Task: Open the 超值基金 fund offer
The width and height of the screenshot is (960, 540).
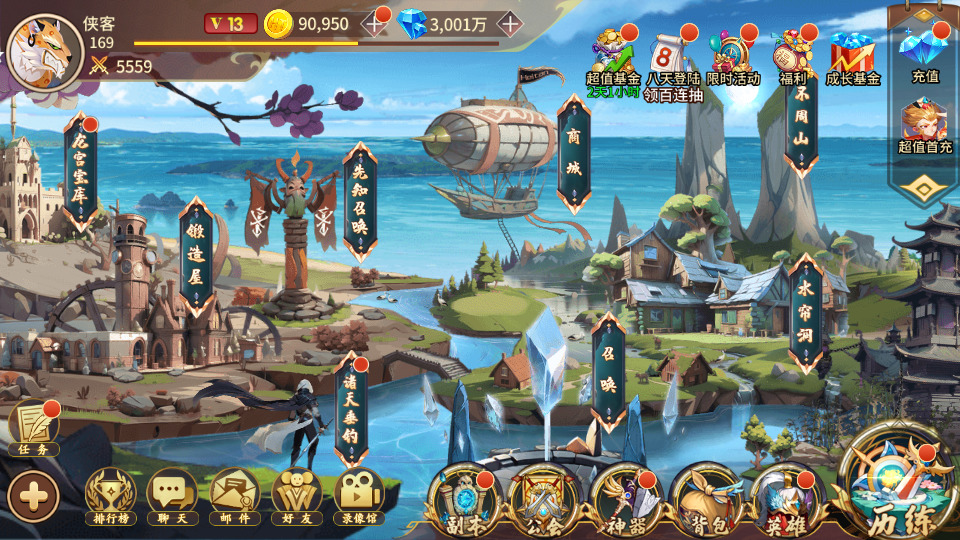Action: point(612,55)
